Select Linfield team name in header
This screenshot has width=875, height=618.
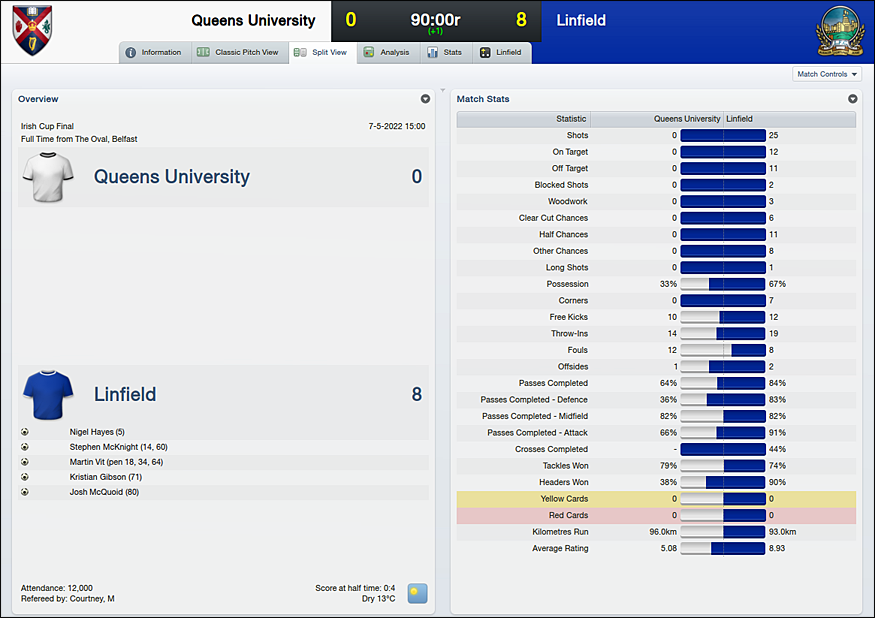click(581, 20)
